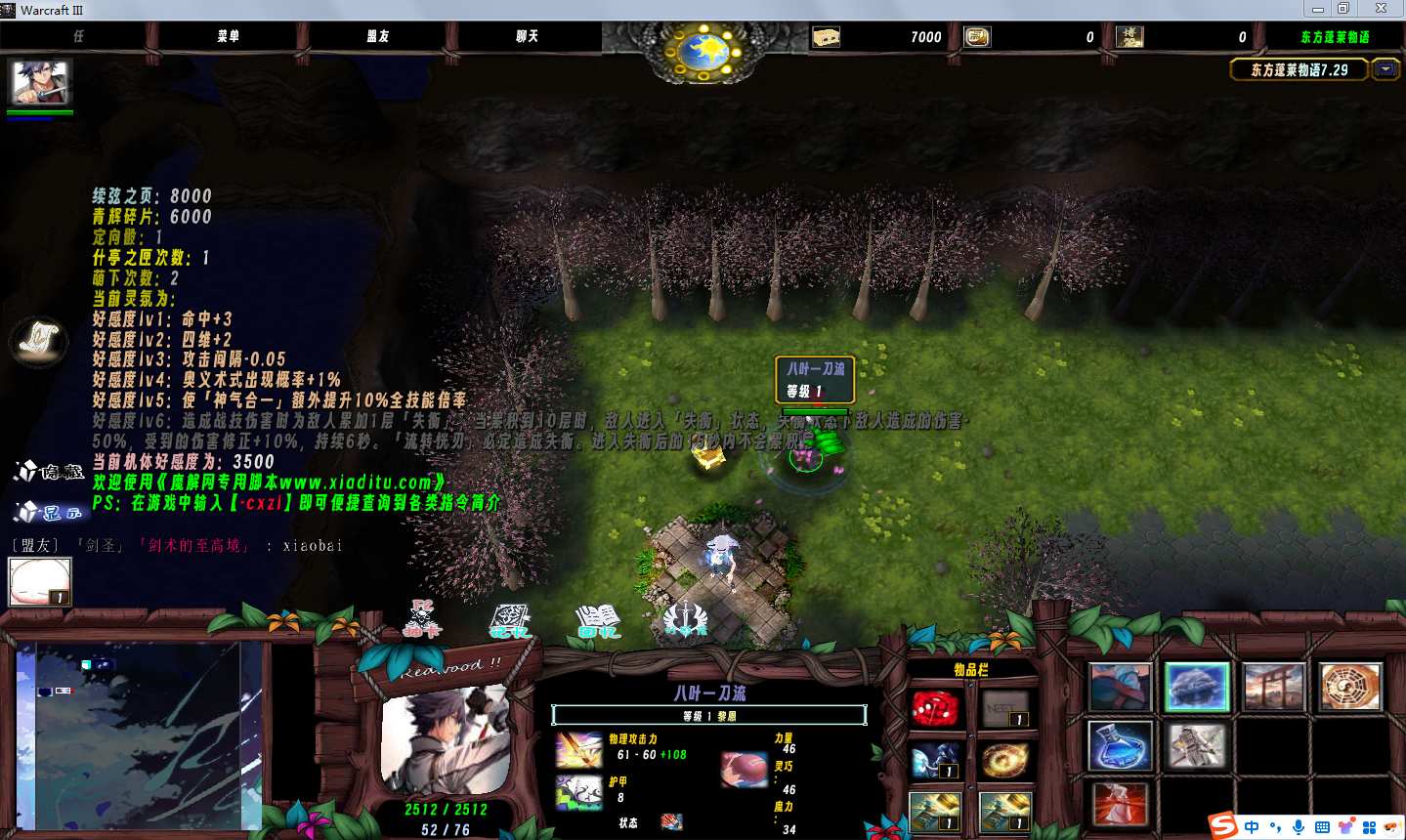Close the Warcraft III window
The height and width of the screenshot is (840, 1406).
[x=1381, y=9]
